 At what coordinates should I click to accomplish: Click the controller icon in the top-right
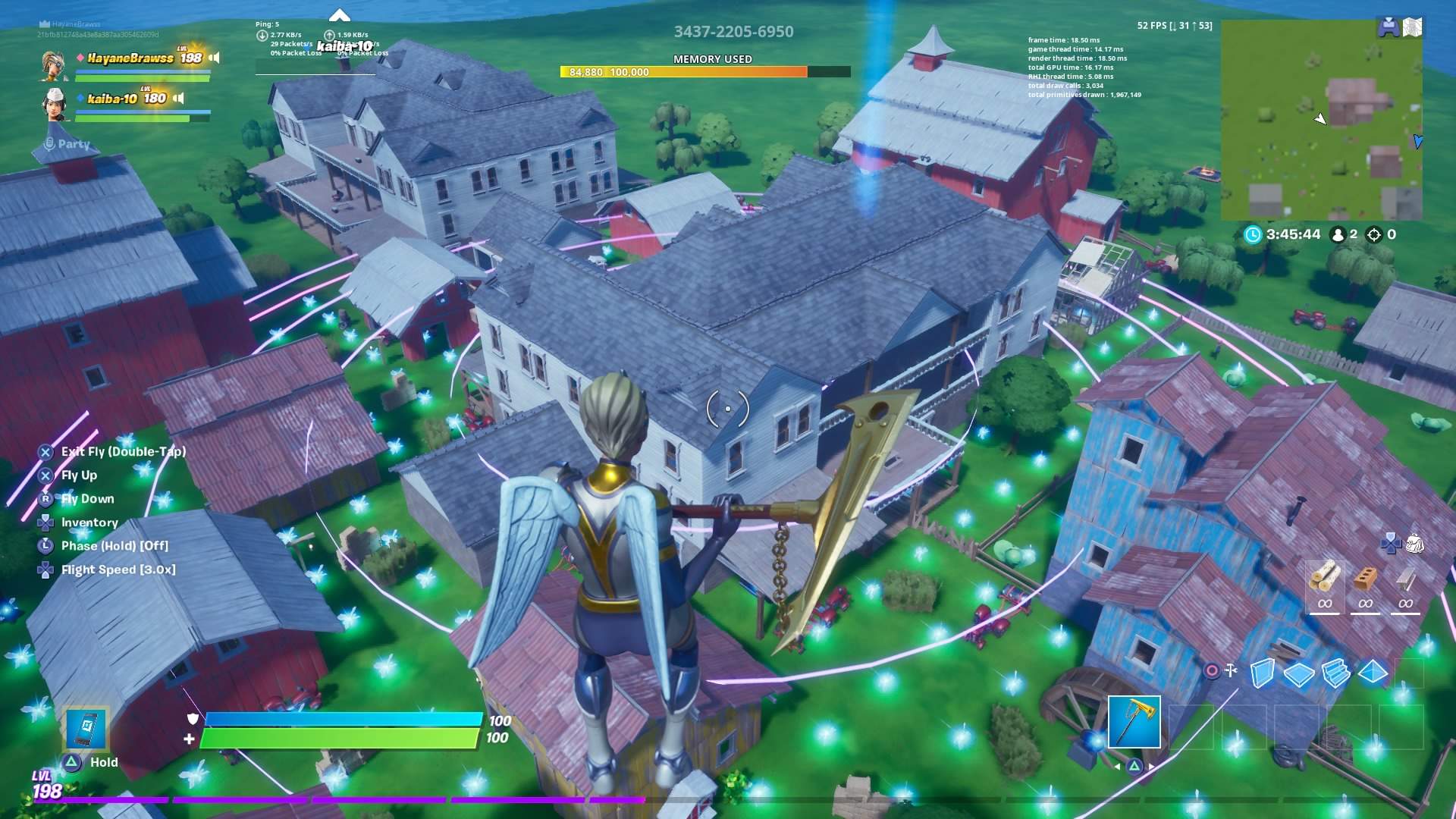pos(1389,26)
